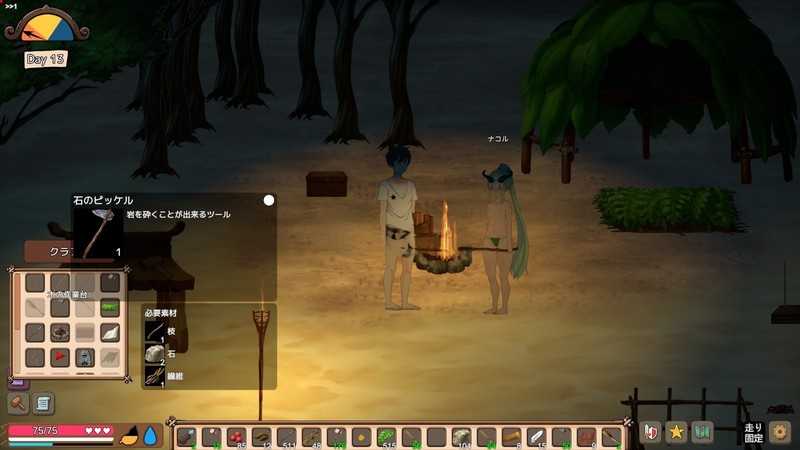
Task: Click the gold star button
Action: click(x=676, y=433)
